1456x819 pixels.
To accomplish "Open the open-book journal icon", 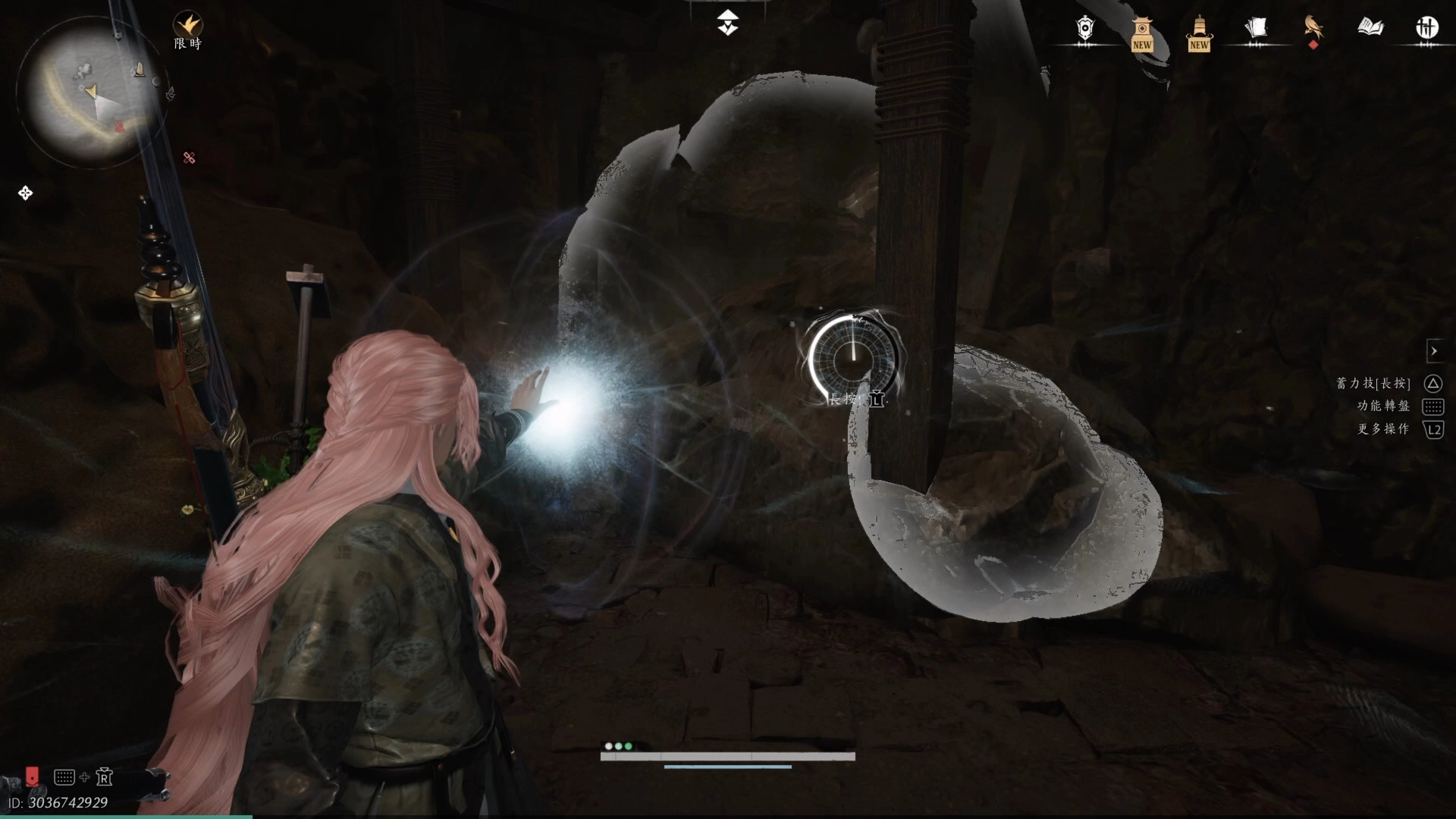I will tap(1370, 29).
